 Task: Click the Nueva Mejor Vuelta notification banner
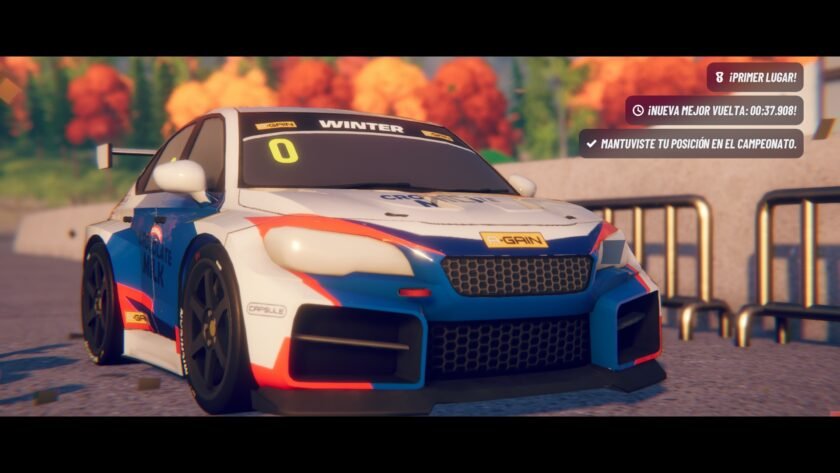pyautogui.click(x=714, y=110)
